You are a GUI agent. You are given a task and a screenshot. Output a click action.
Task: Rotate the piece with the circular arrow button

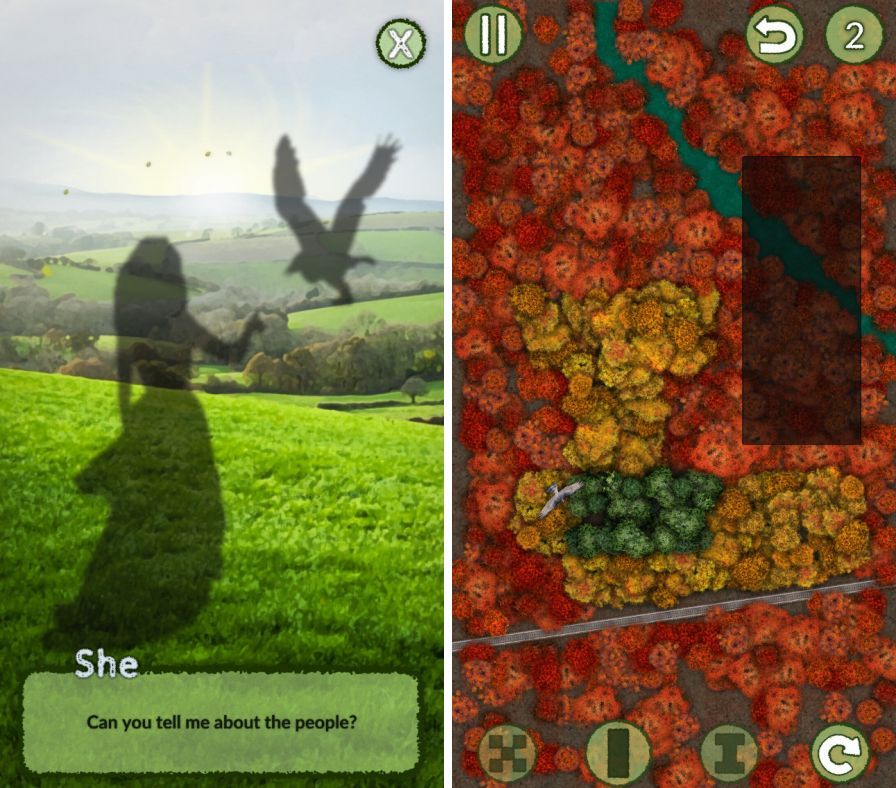(840, 752)
